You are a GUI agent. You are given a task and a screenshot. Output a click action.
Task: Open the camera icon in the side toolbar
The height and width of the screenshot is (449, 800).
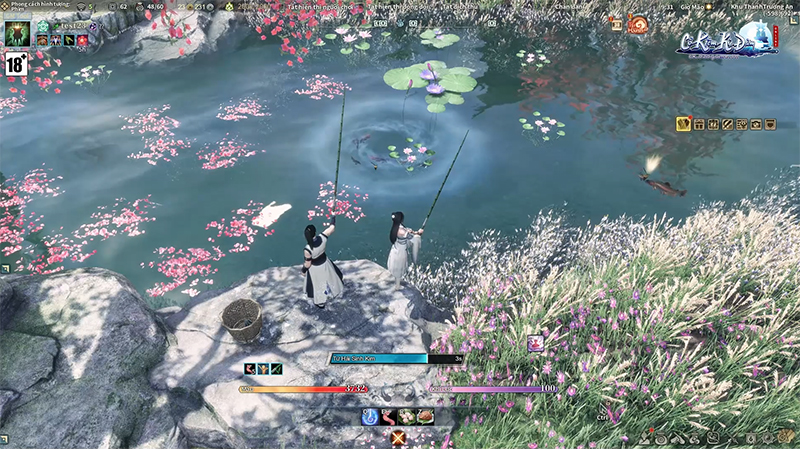pos(757,124)
